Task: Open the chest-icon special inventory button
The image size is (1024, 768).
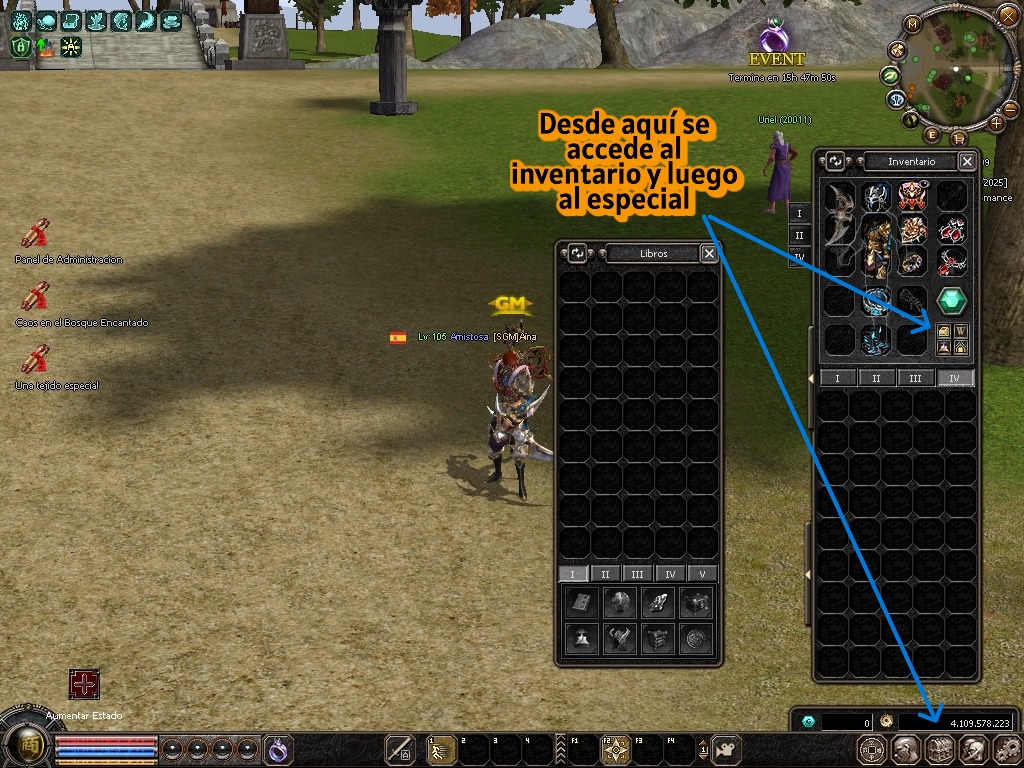Action: click(943, 331)
